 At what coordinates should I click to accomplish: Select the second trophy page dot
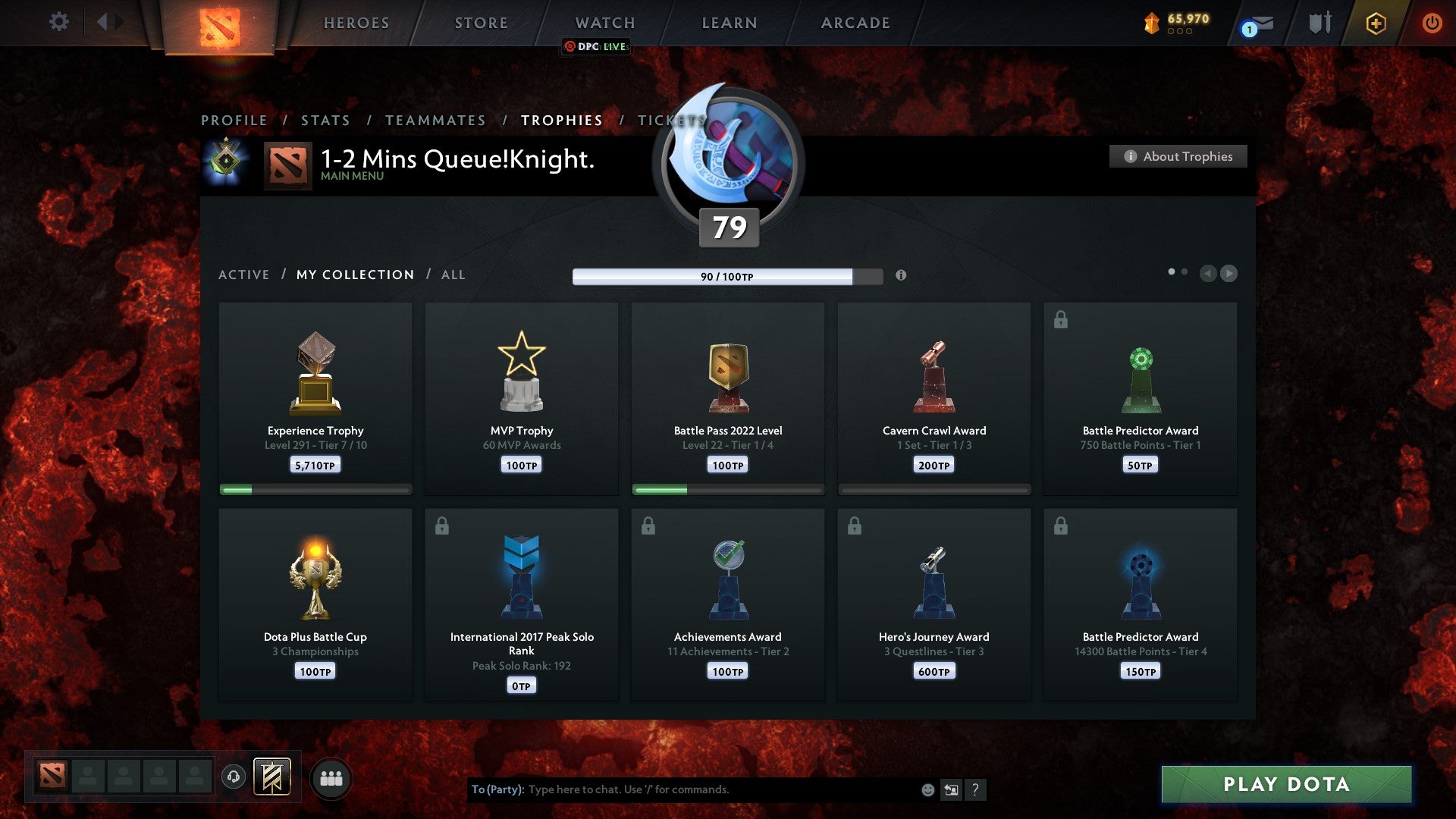click(x=1183, y=270)
